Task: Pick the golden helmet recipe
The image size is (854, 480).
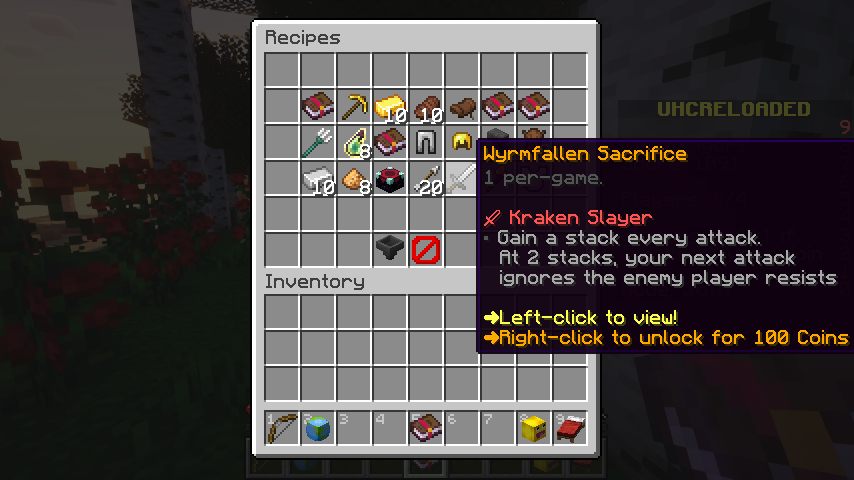Action: click(x=462, y=142)
